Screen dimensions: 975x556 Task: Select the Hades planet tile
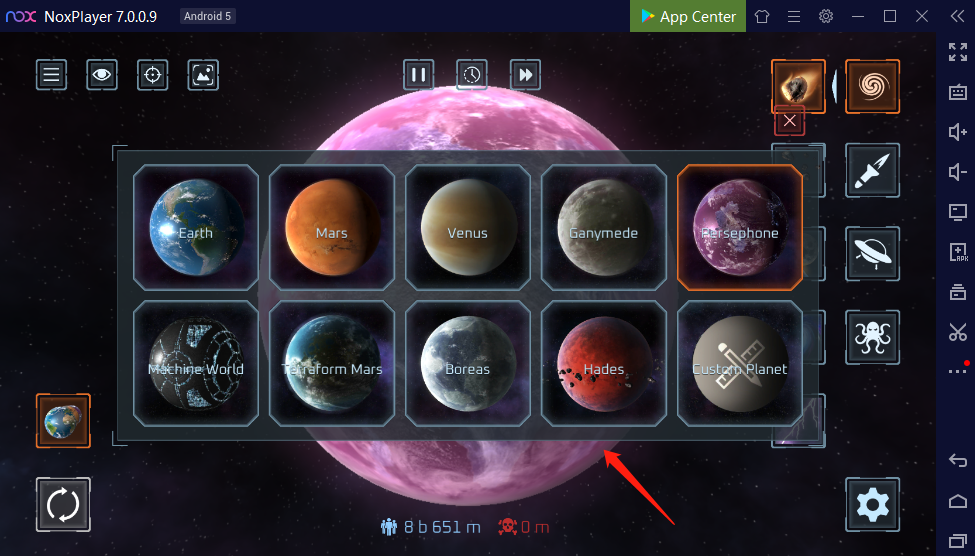604,364
